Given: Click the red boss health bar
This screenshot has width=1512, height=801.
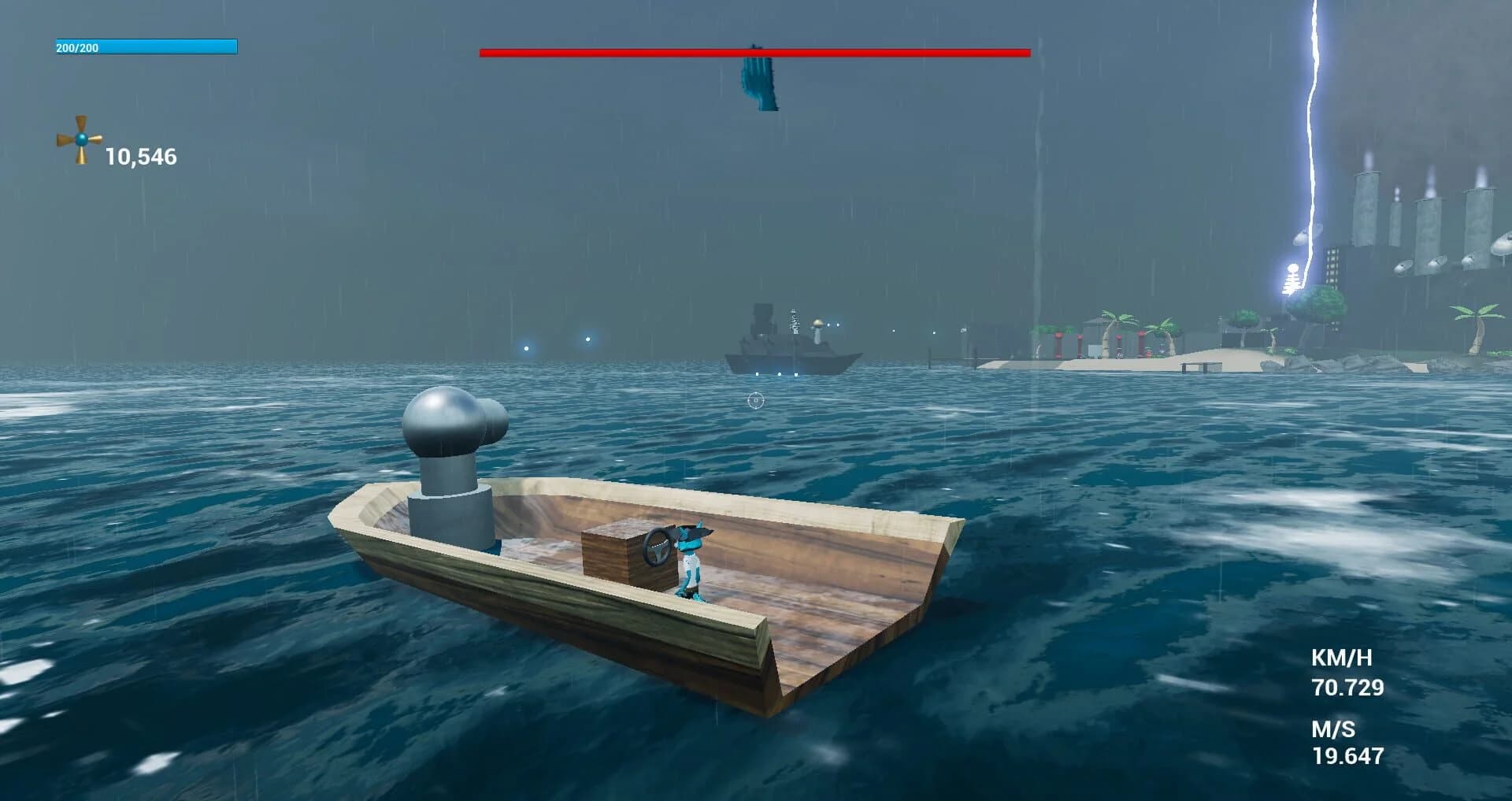Looking at the screenshot, I should [754, 54].
